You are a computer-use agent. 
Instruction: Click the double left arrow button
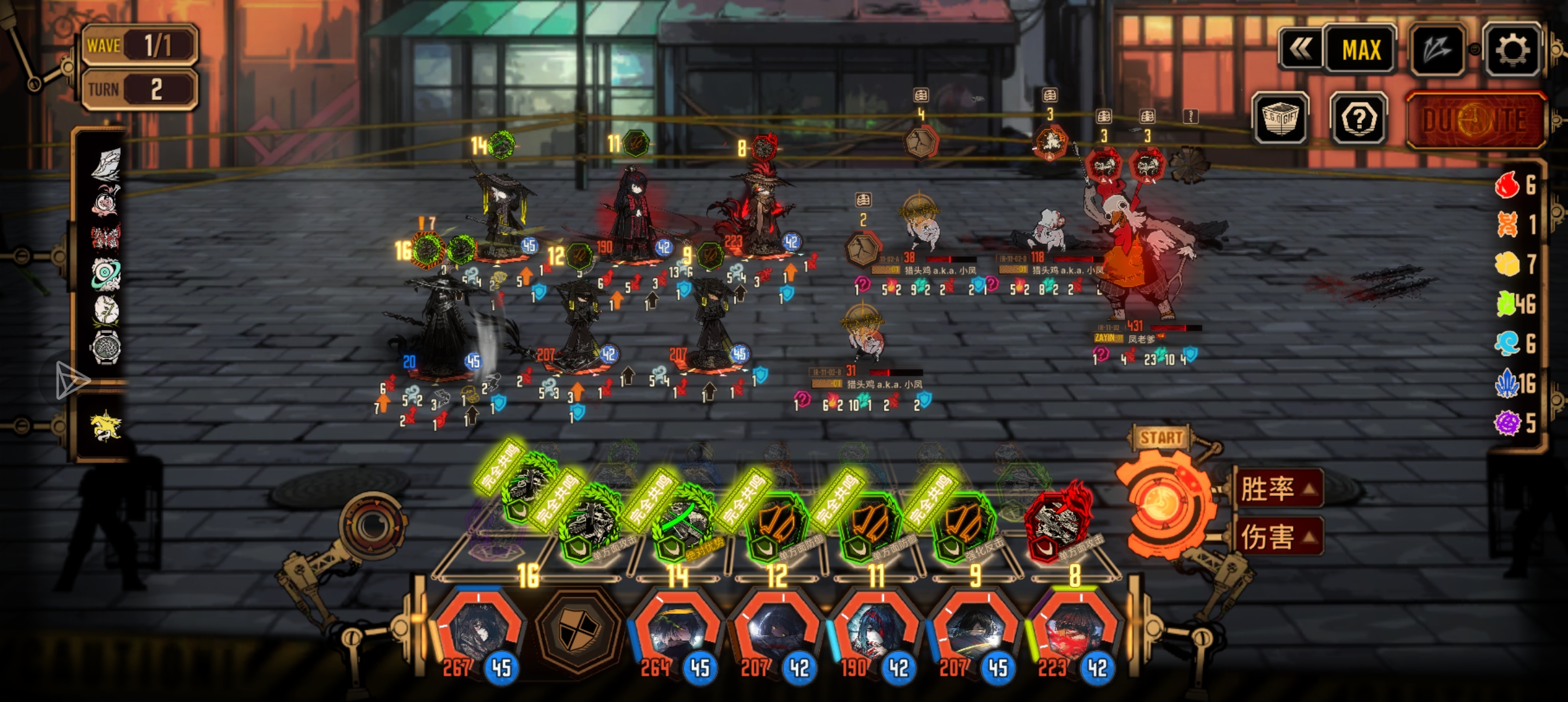pos(1301,49)
